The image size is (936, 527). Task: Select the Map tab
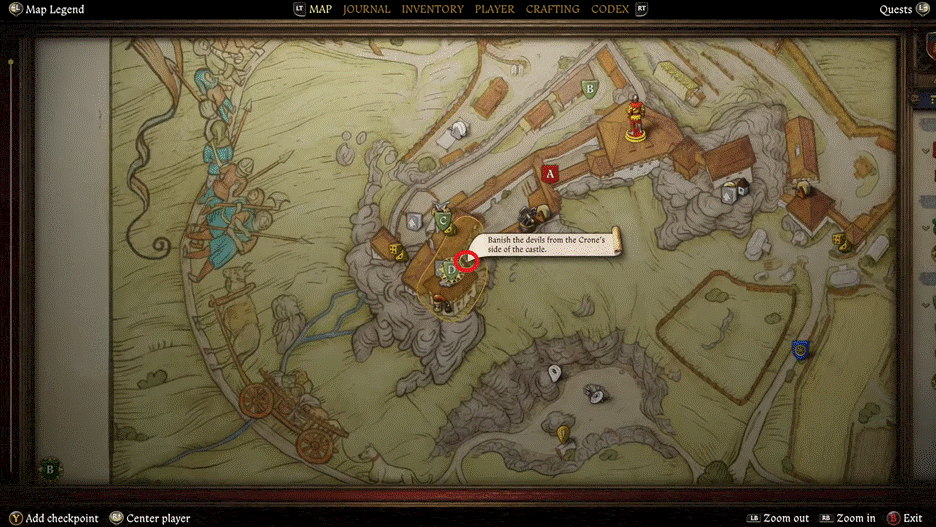coord(320,9)
